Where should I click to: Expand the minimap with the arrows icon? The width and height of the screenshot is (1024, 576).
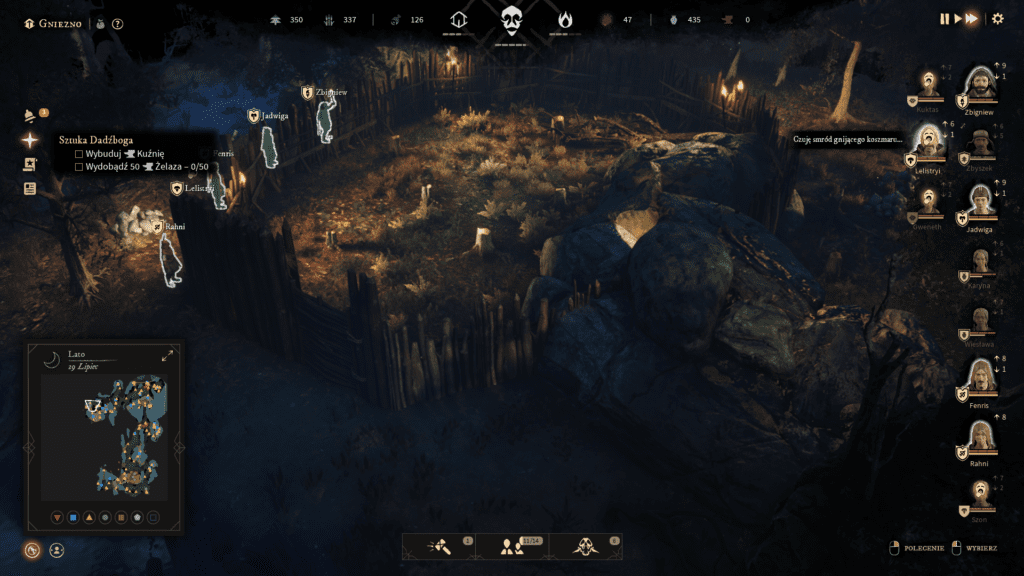pyautogui.click(x=167, y=355)
